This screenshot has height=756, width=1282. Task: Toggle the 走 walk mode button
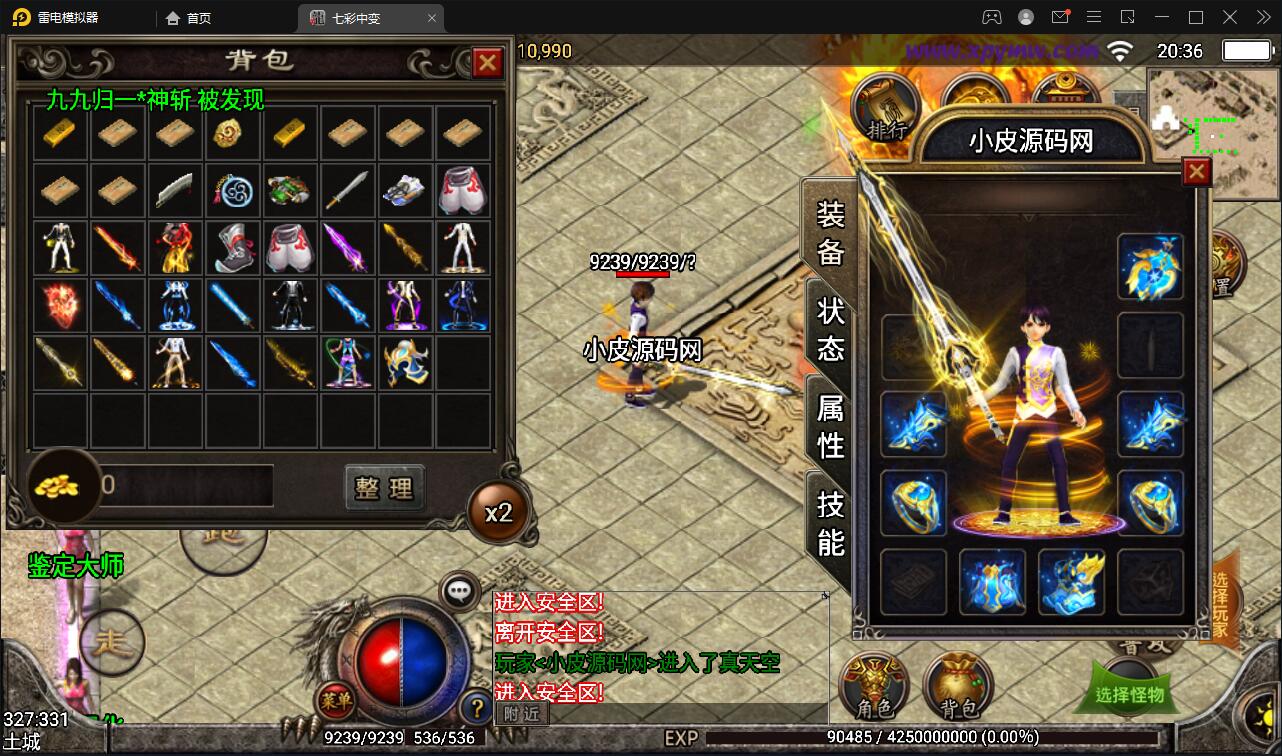[113, 641]
